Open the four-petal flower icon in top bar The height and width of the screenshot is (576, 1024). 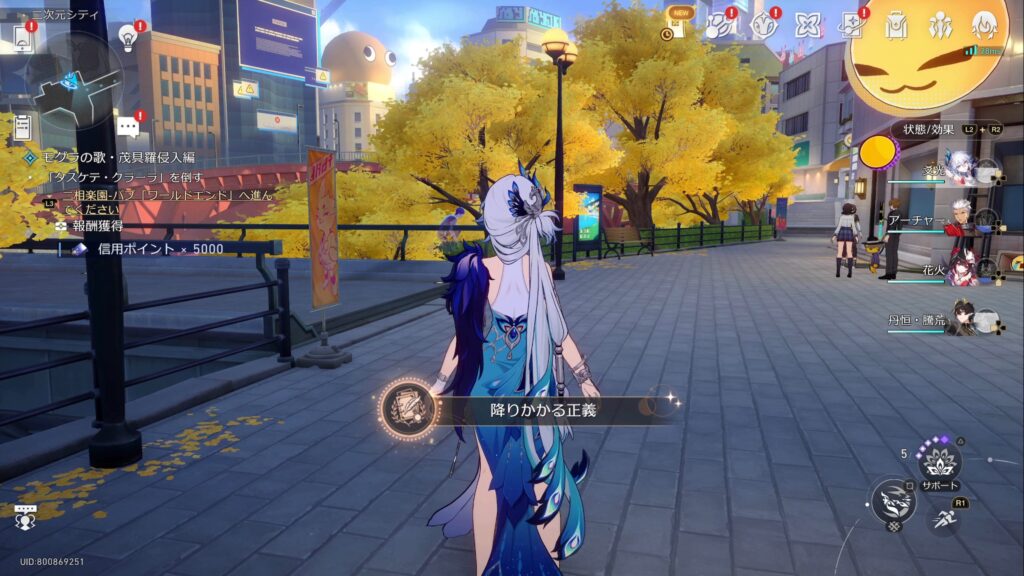[x=808, y=25]
